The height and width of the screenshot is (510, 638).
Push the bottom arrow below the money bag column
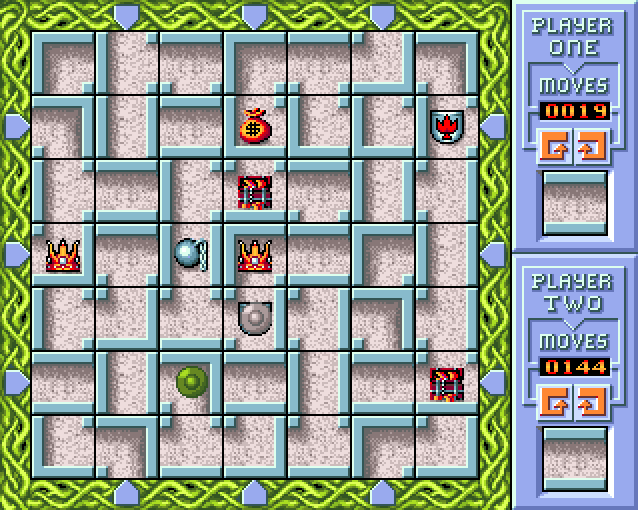[x=255, y=493]
